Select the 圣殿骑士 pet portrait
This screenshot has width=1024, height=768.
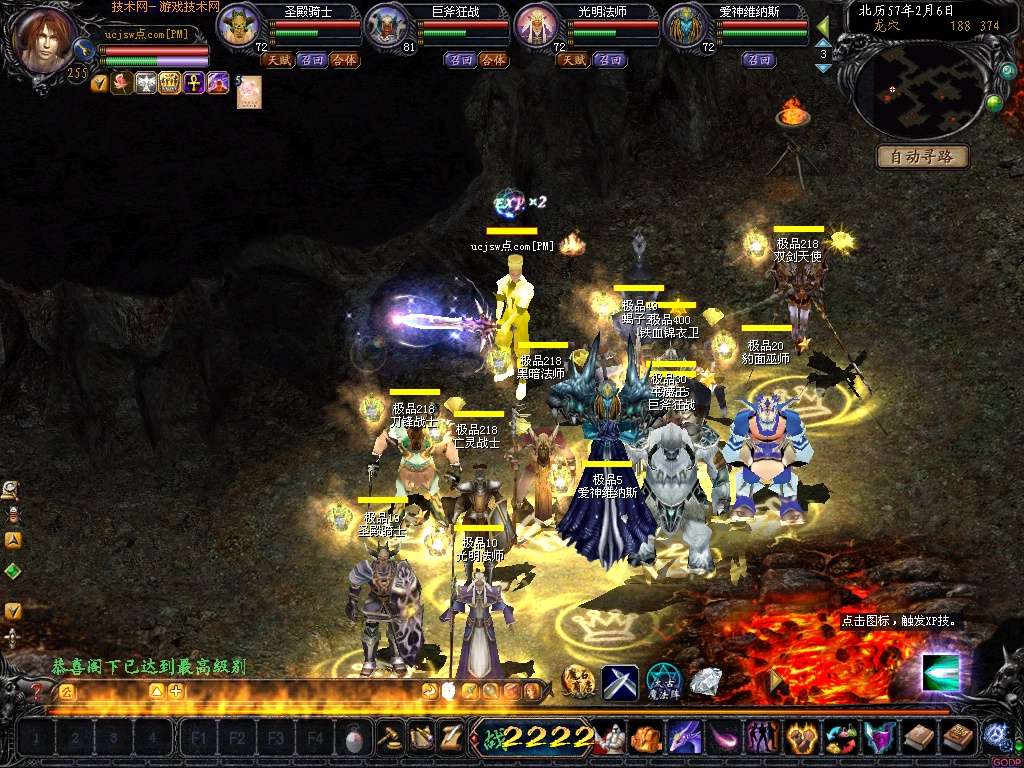pos(238,26)
